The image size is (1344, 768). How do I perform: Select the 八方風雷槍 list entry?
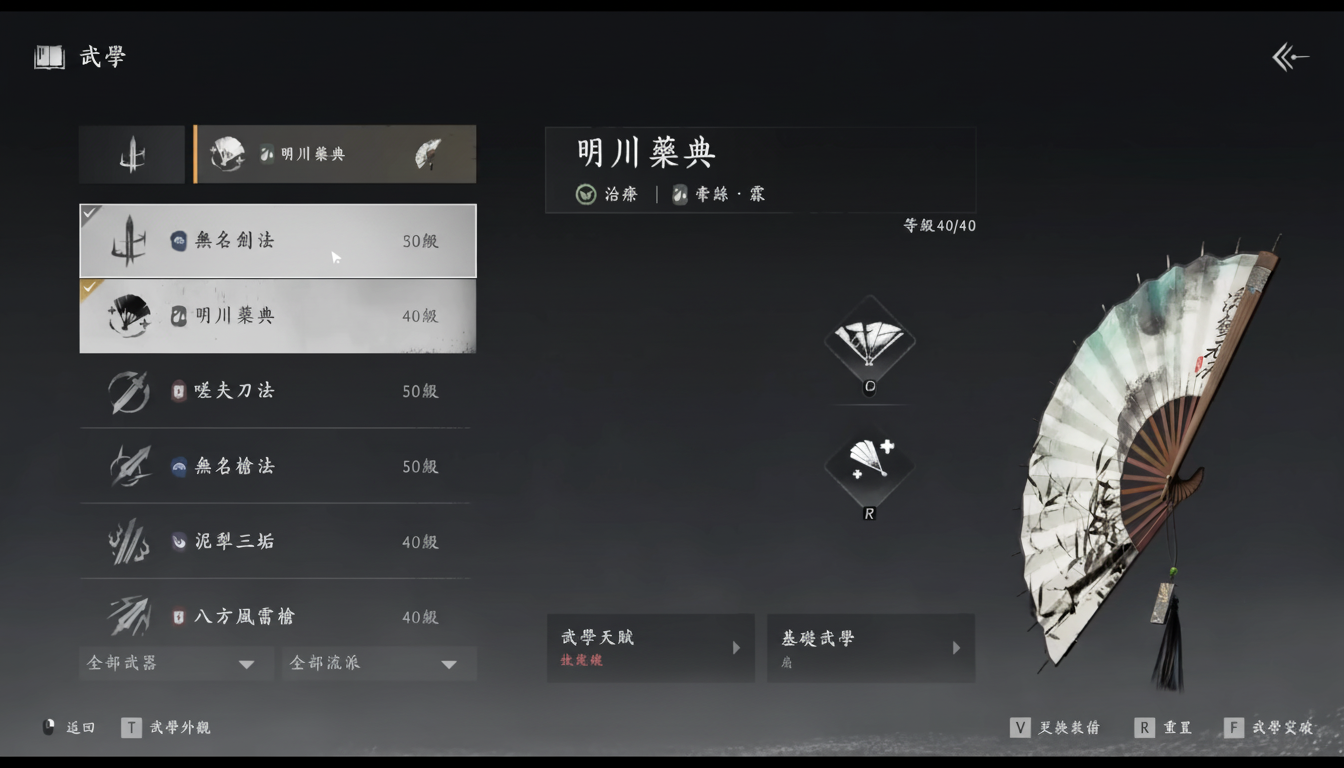(x=277, y=617)
